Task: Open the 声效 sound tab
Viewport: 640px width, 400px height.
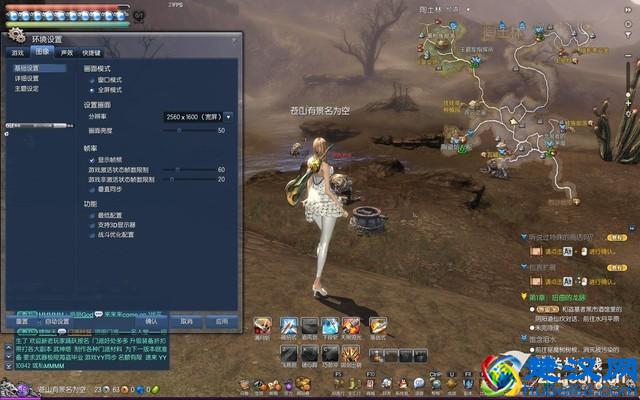Action: [67, 52]
